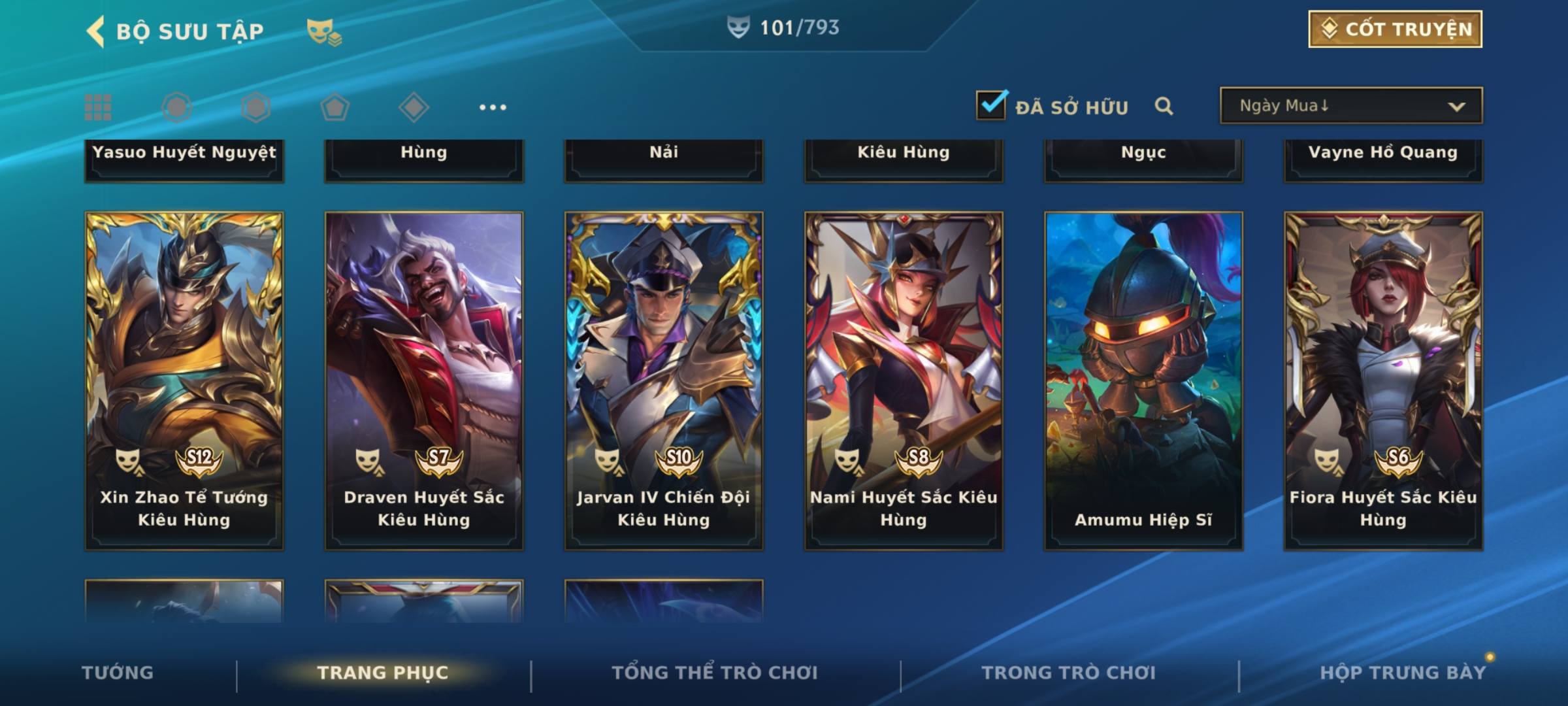1568x706 pixels.
Task: View the Amumu Hiệp Sĩ skin card
Action: click(x=1143, y=379)
